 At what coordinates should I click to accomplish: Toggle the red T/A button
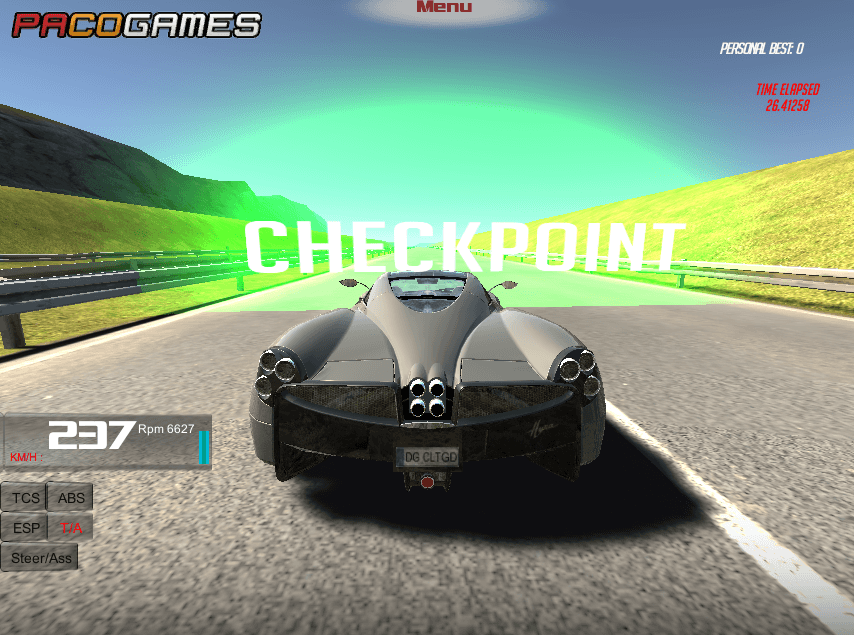[x=71, y=528]
